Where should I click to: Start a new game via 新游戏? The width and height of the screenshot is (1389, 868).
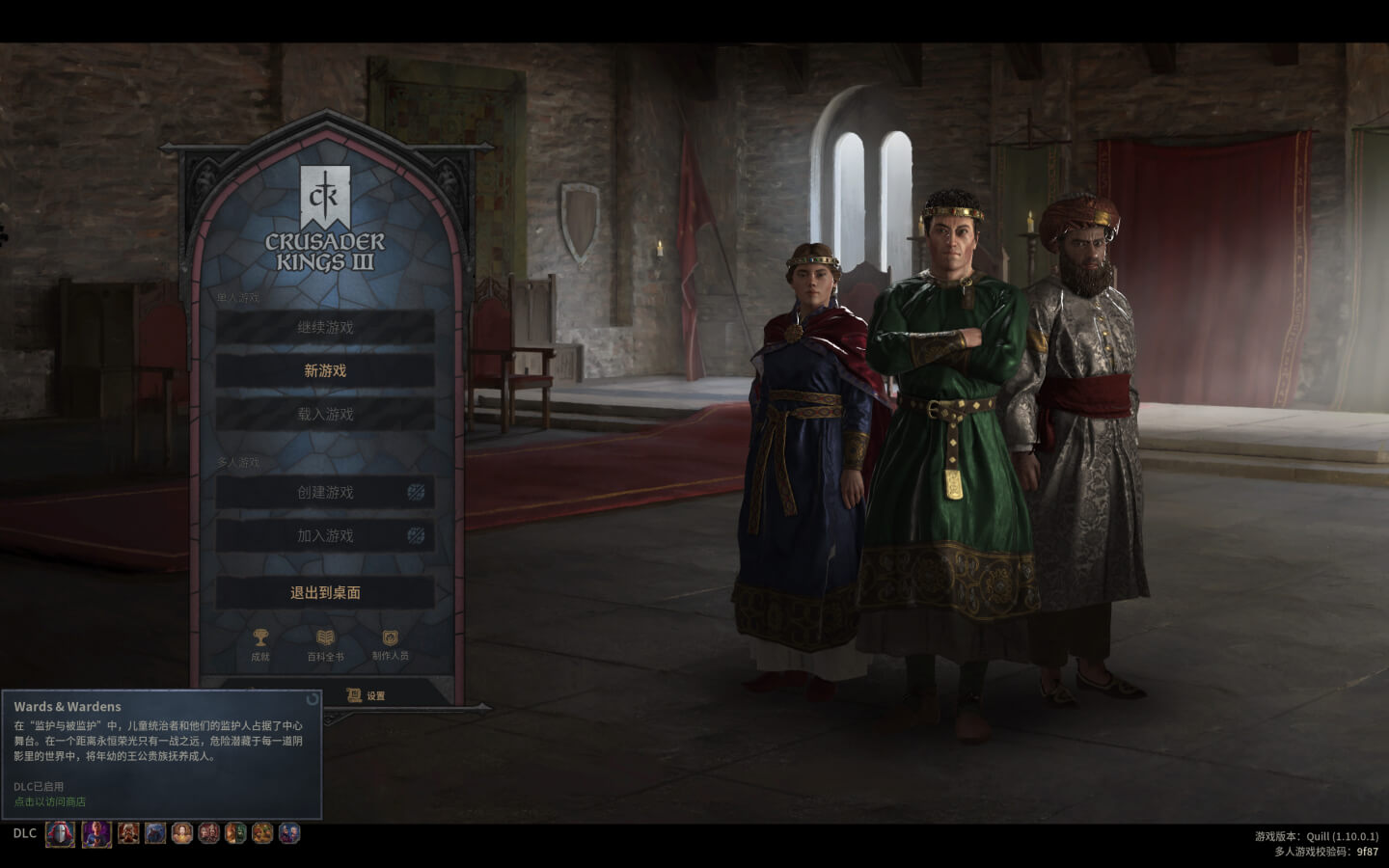coord(325,370)
